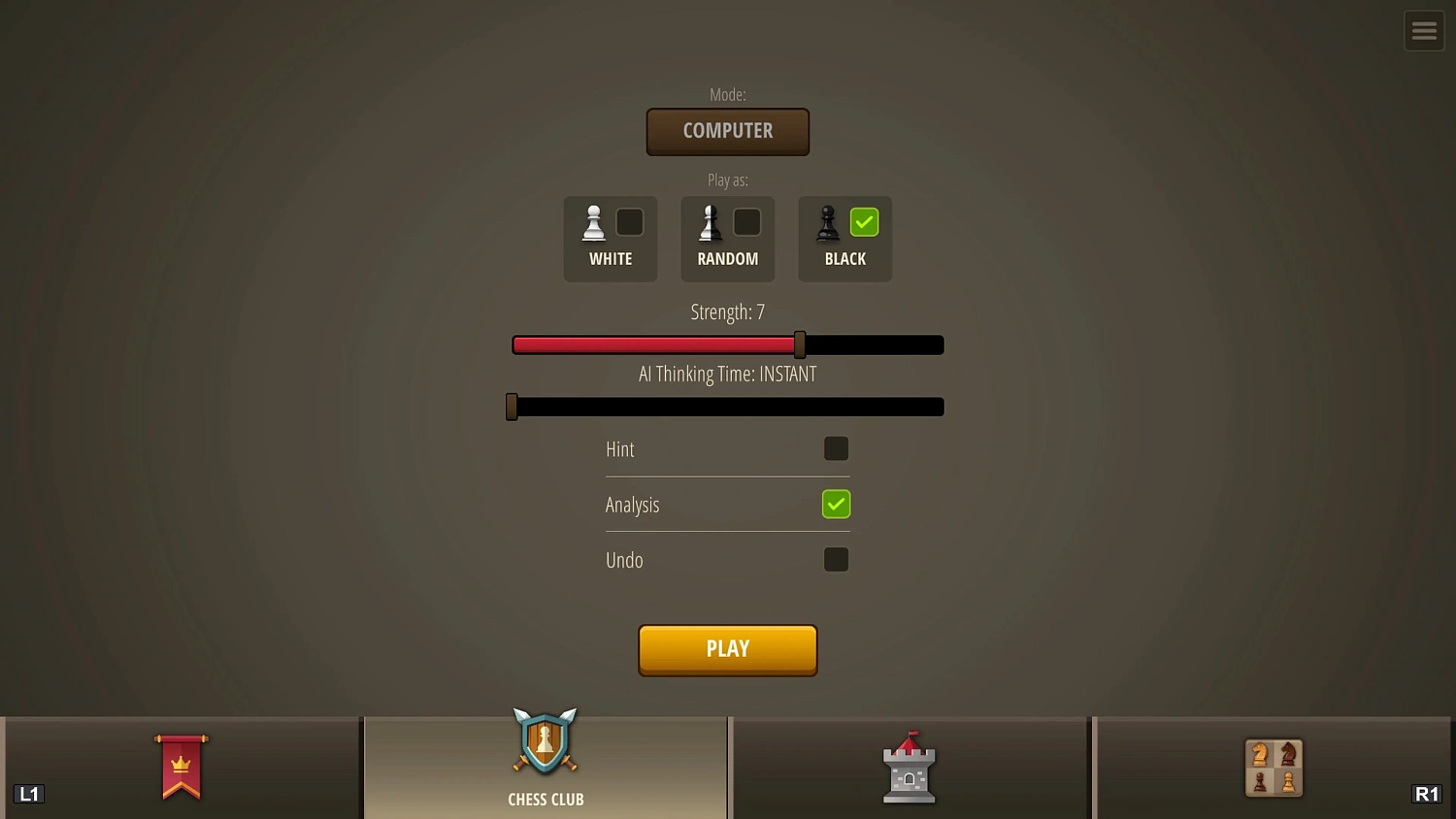Click the split pawn icon above RANDOM
The height and width of the screenshot is (819, 1456).
click(x=710, y=221)
